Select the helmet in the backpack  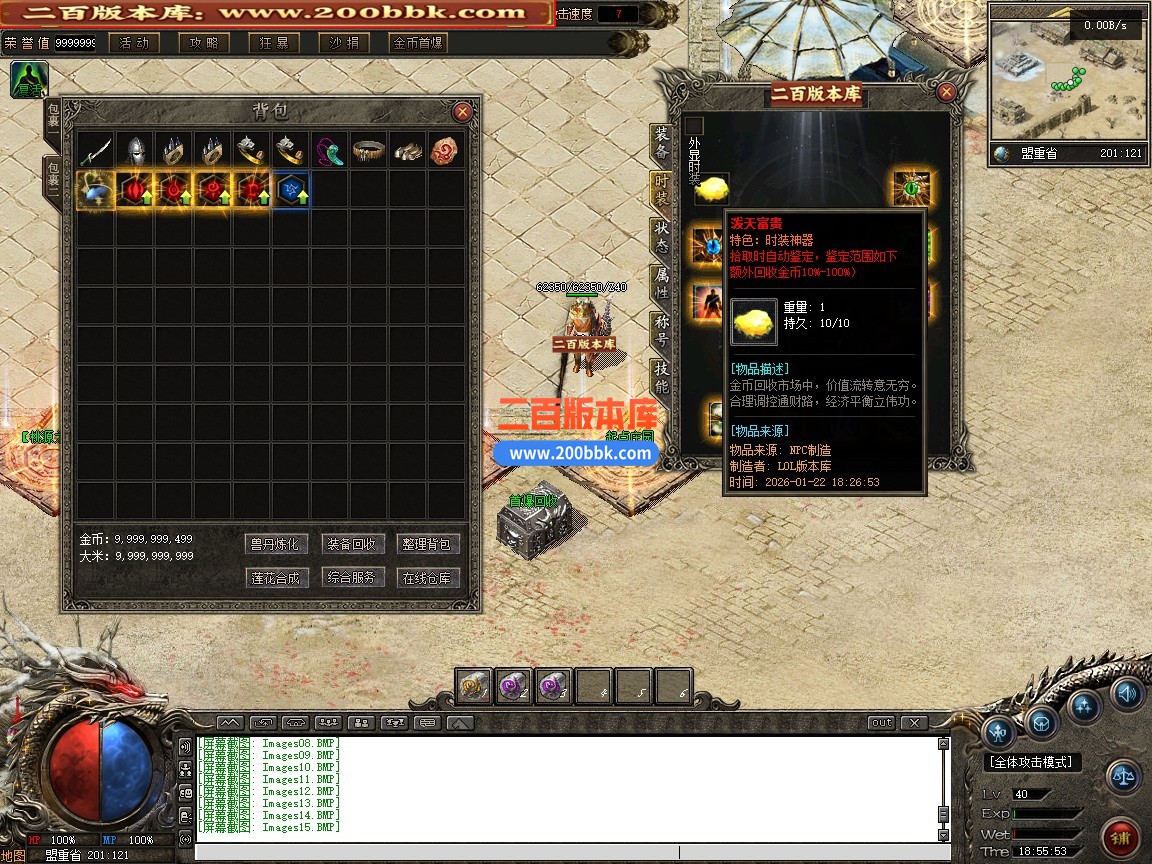tap(135, 150)
